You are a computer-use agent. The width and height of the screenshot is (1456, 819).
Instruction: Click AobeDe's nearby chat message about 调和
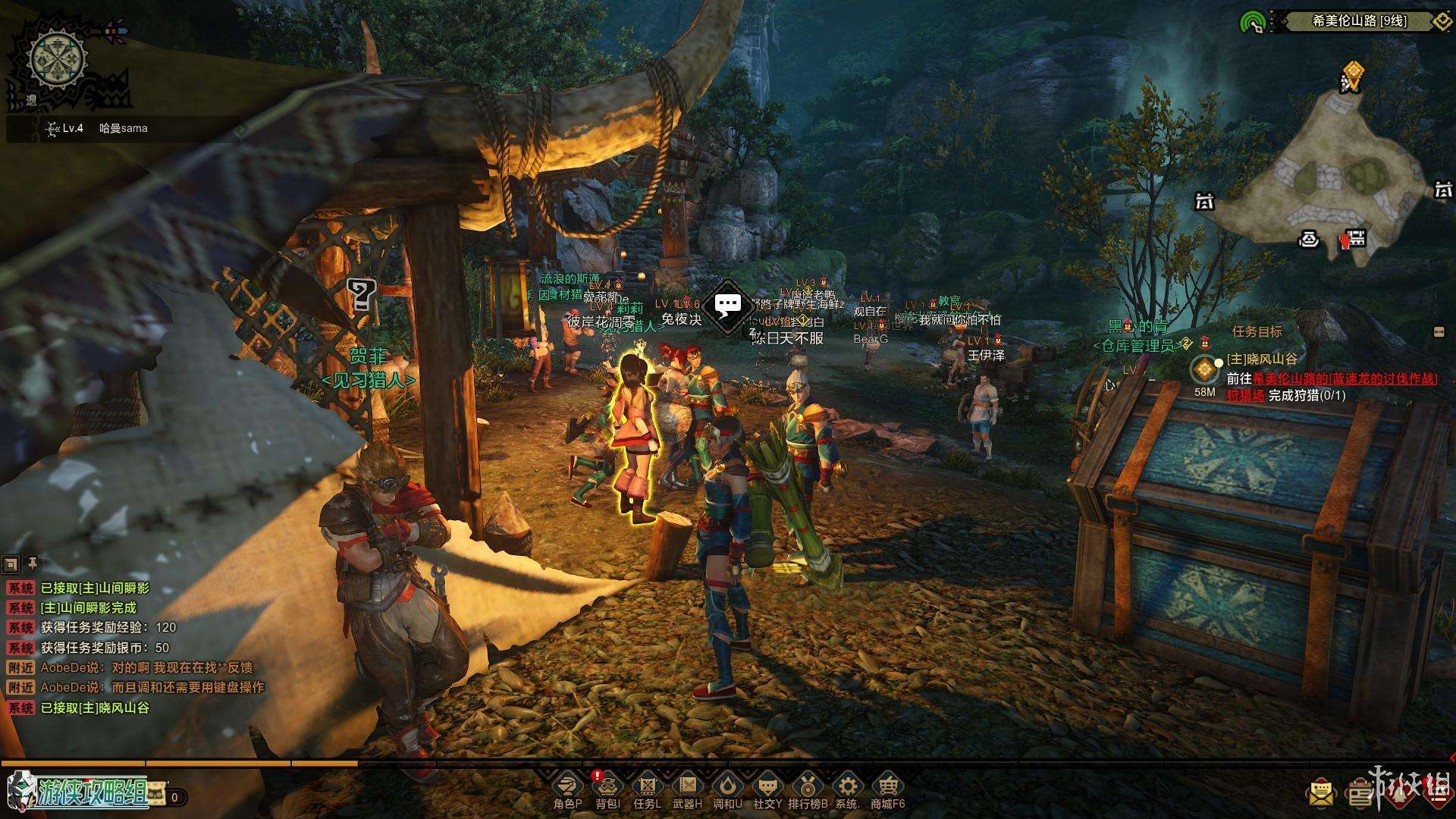coord(152,687)
